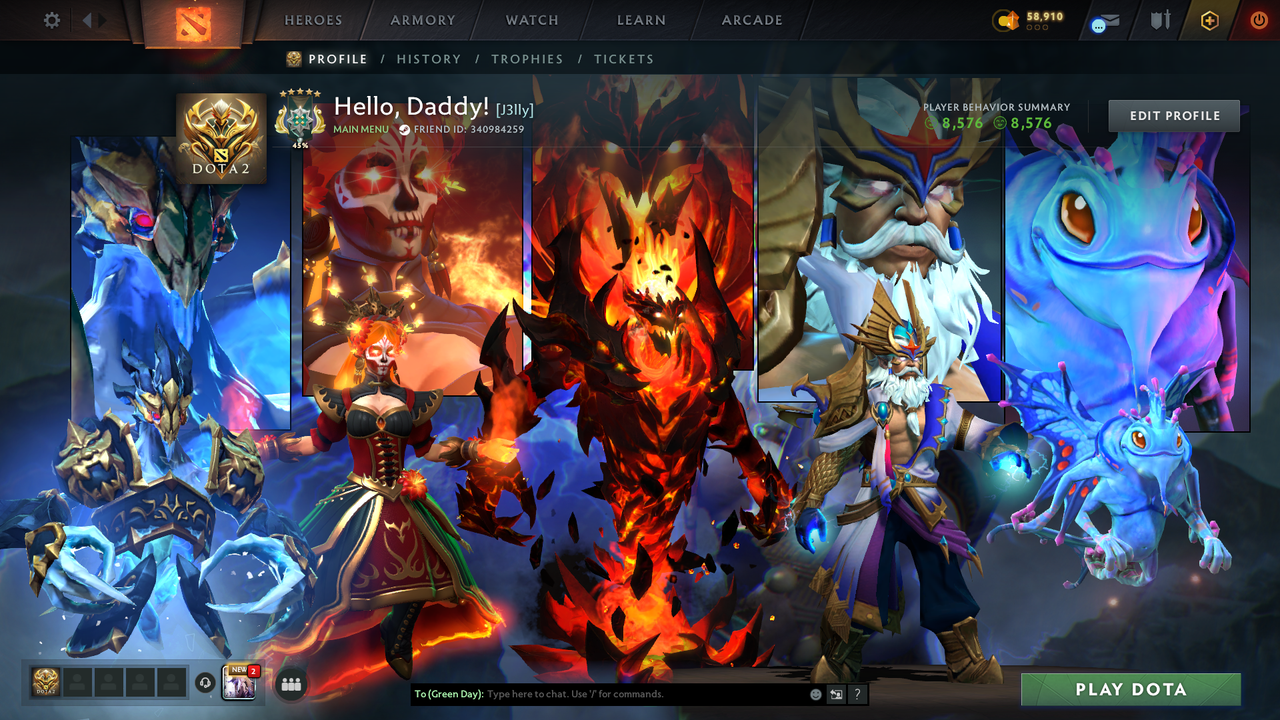The width and height of the screenshot is (1280, 720).
Task: Click the chat screenshot sharing icon
Action: click(835, 693)
